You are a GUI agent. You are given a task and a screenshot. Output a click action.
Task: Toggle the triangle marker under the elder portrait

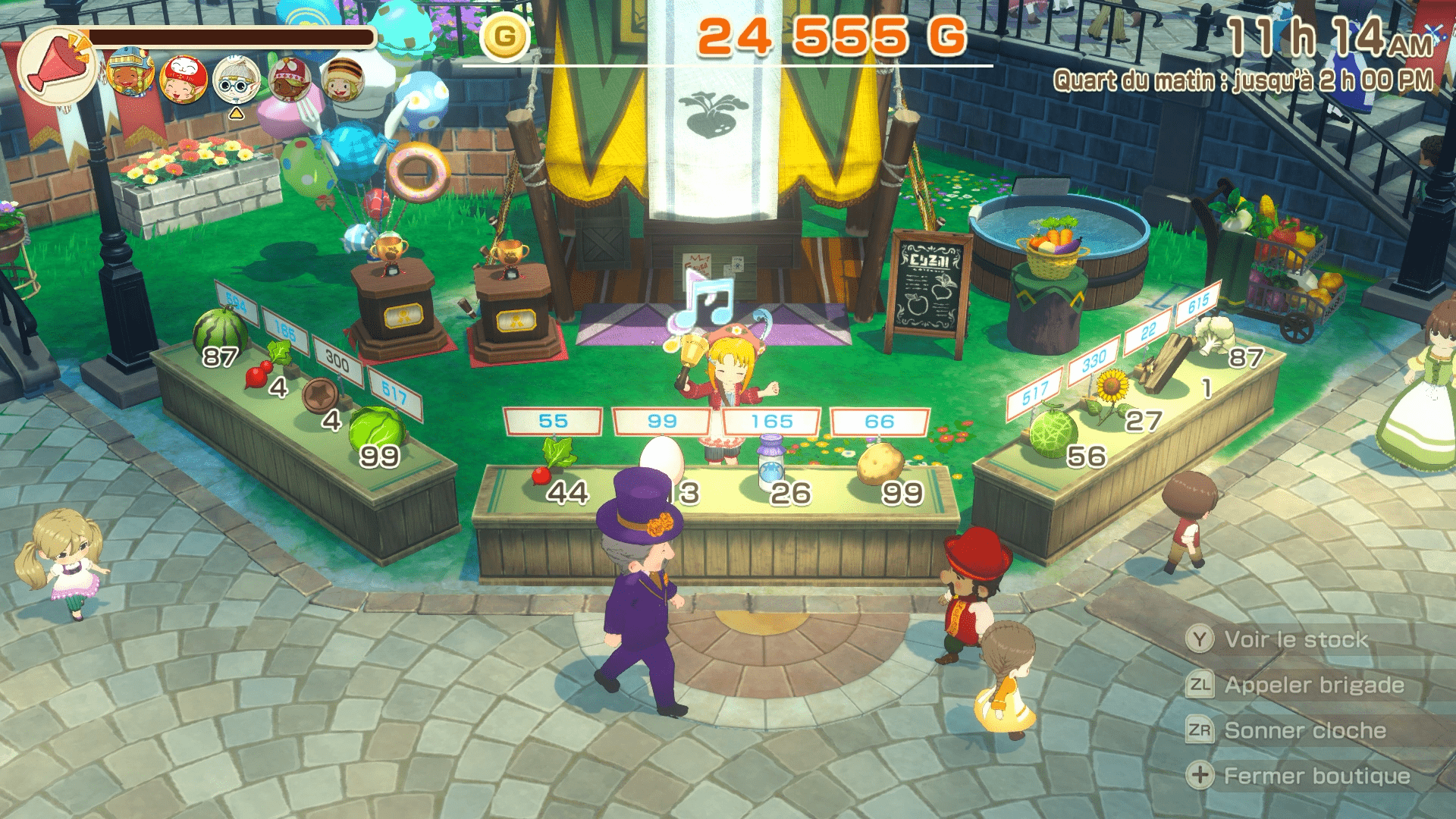(236, 114)
